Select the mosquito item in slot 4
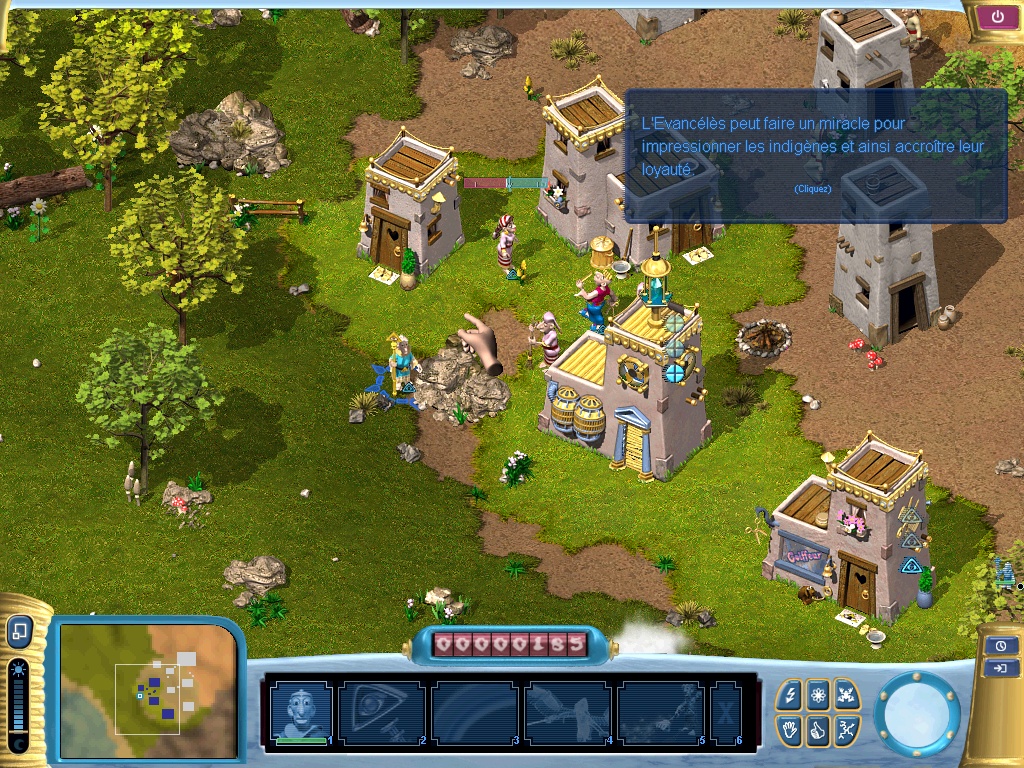The image size is (1024, 768). (567, 712)
